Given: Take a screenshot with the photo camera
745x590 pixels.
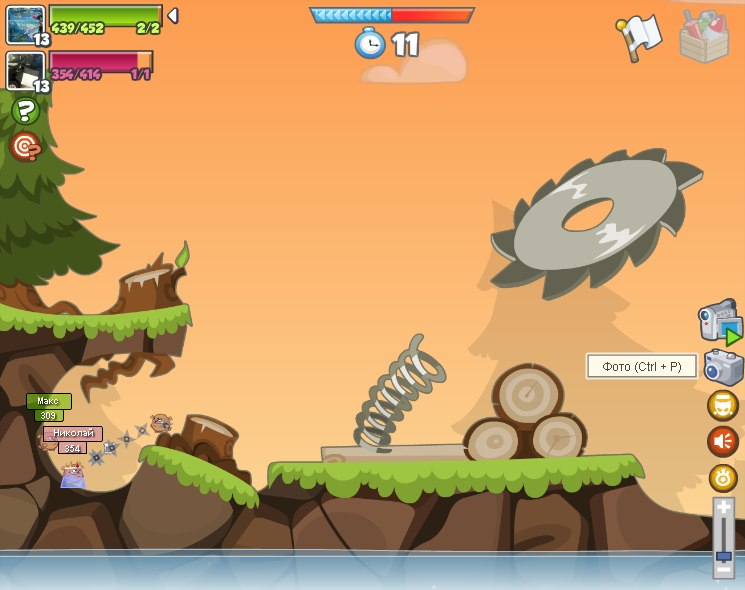Looking at the screenshot, I should pyautogui.click(x=723, y=367).
